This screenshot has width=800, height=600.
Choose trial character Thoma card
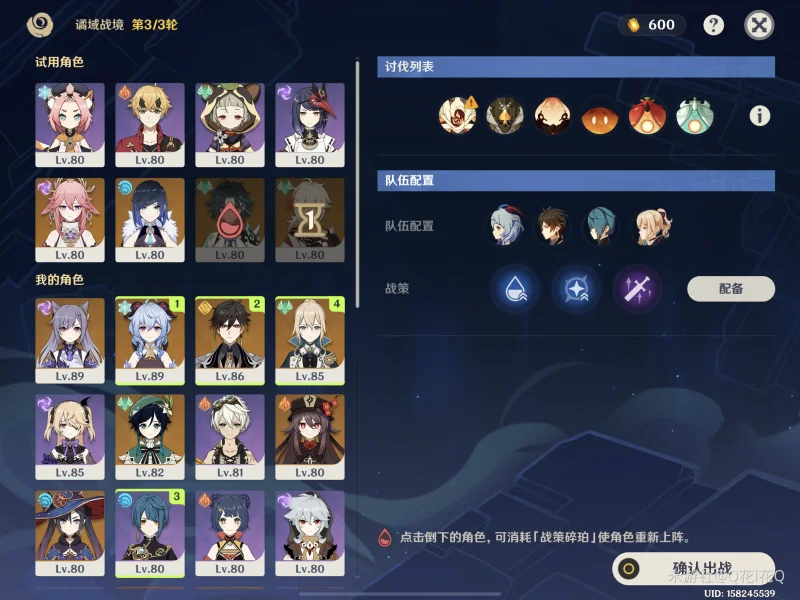(150, 124)
